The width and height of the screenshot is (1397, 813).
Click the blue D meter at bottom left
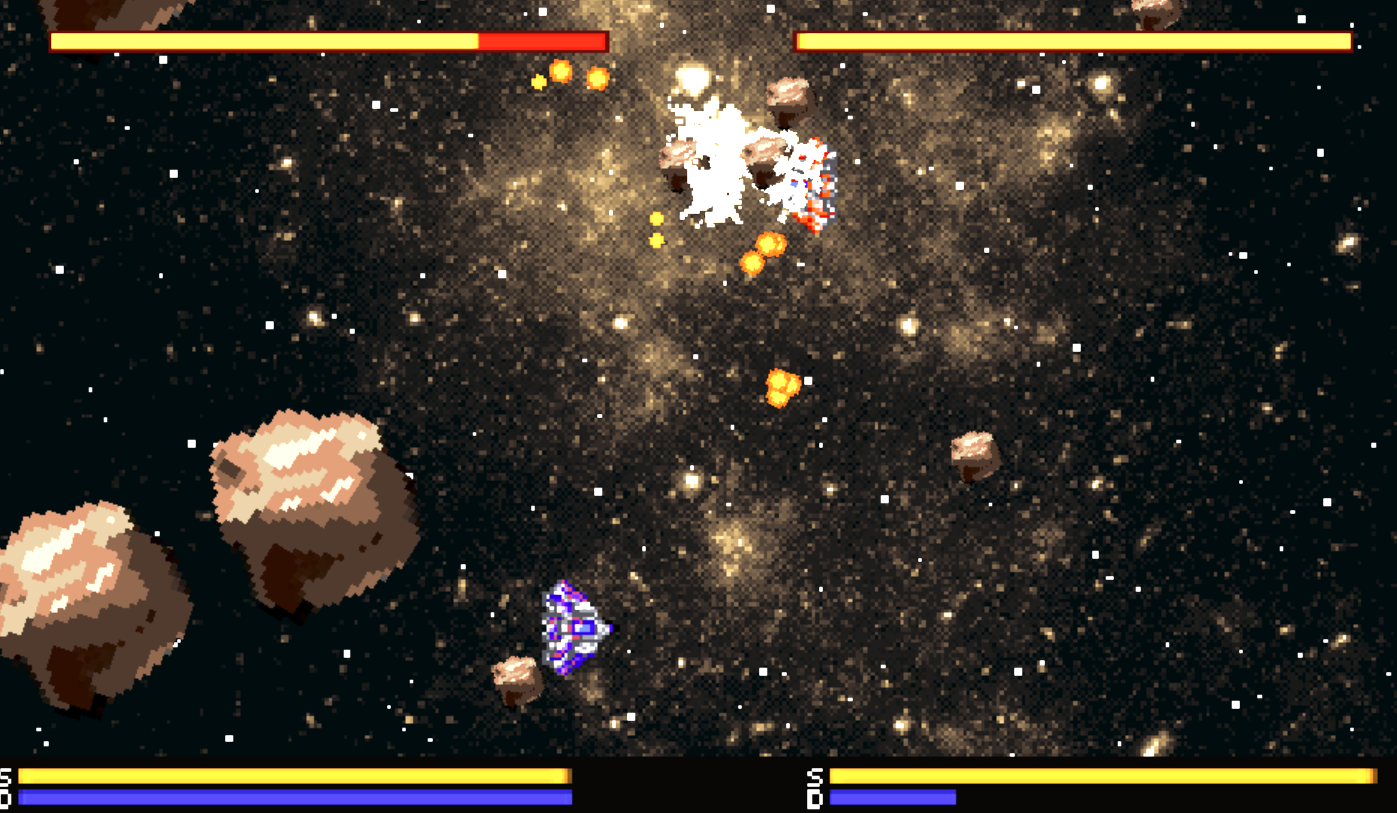tap(295, 799)
